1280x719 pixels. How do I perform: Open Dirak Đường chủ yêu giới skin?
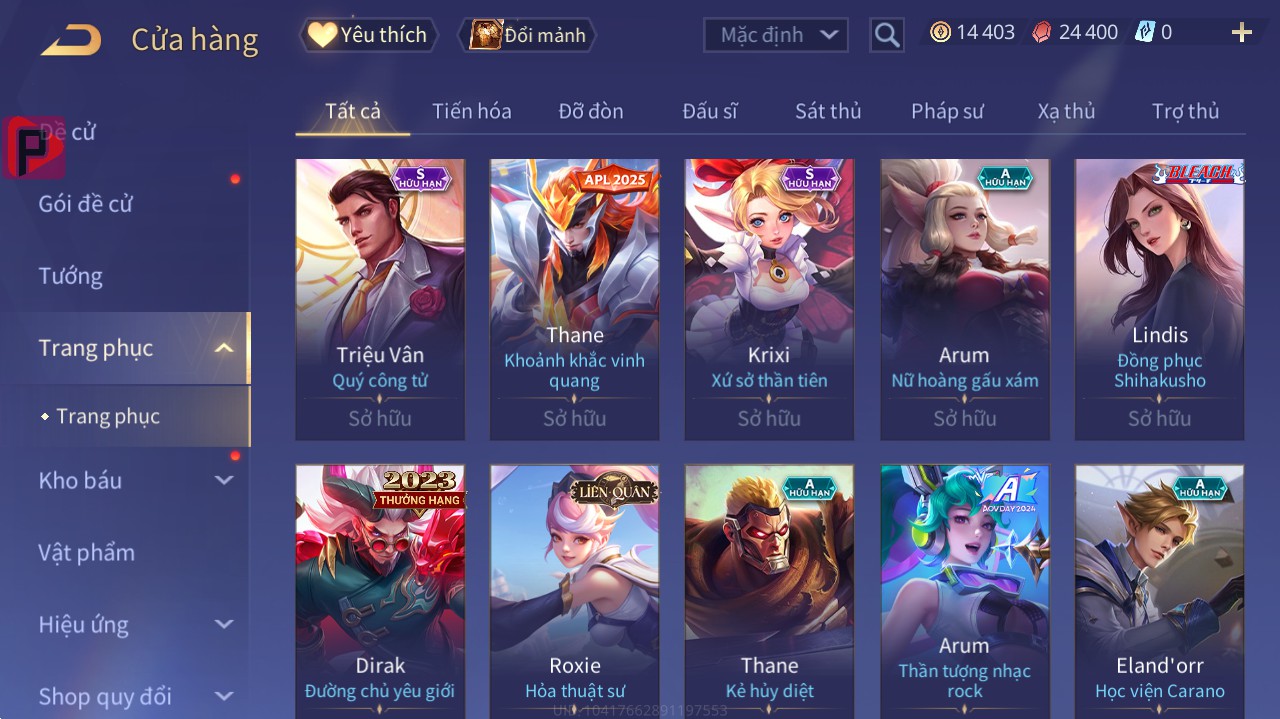pyautogui.click(x=380, y=592)
